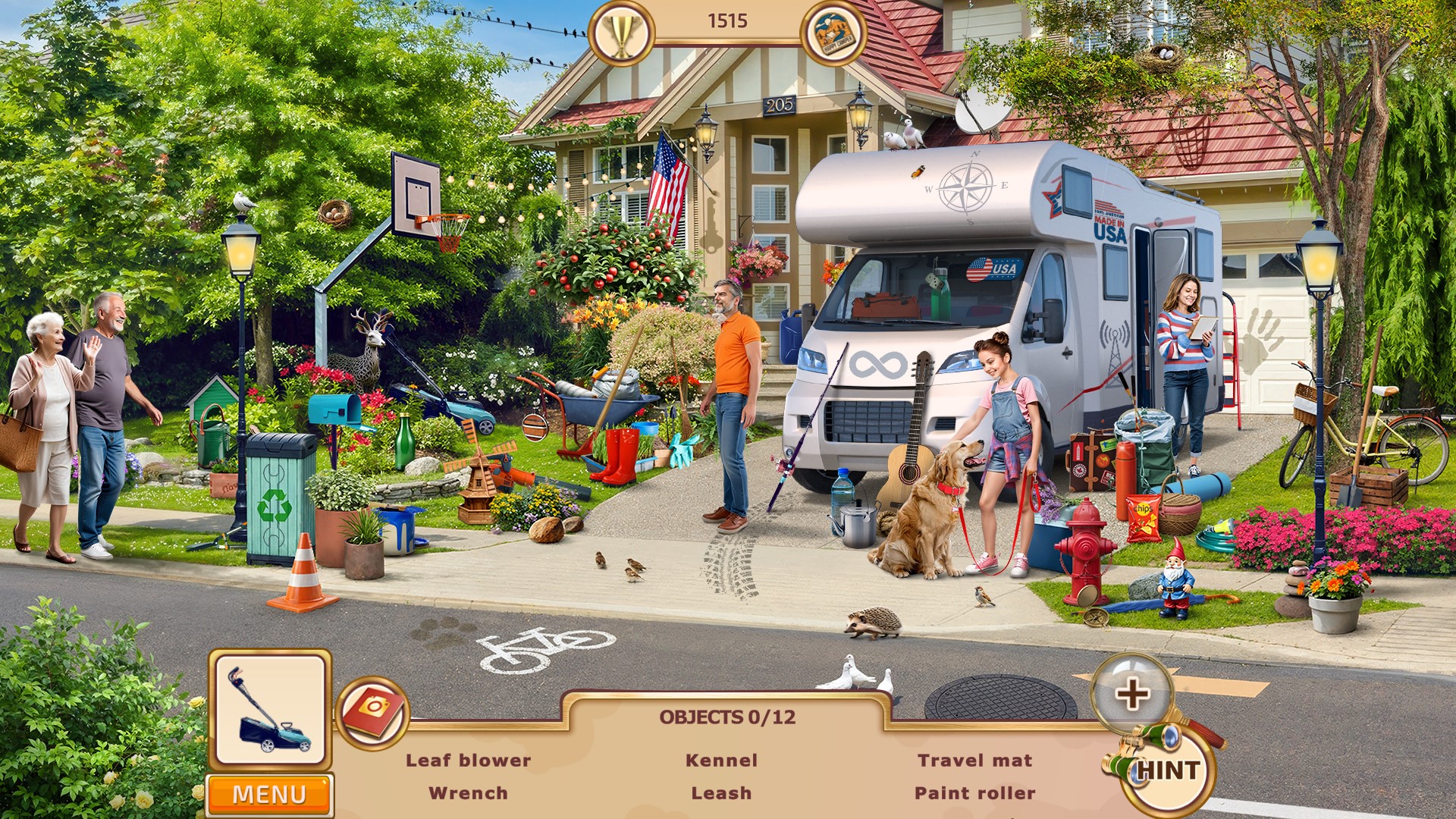Use the HINT binoculars button
1456x819 pixels.
click(x=1167, y=771)
